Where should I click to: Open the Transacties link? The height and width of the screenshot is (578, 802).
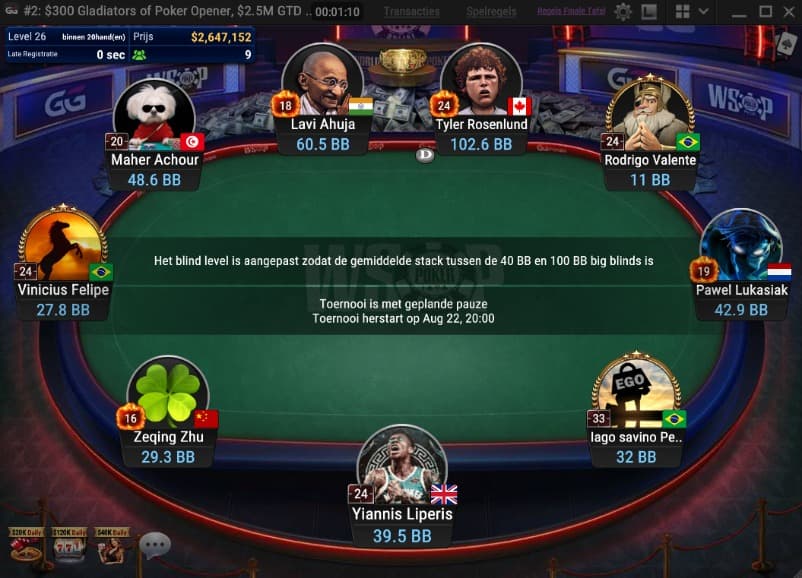pos(412,12)
